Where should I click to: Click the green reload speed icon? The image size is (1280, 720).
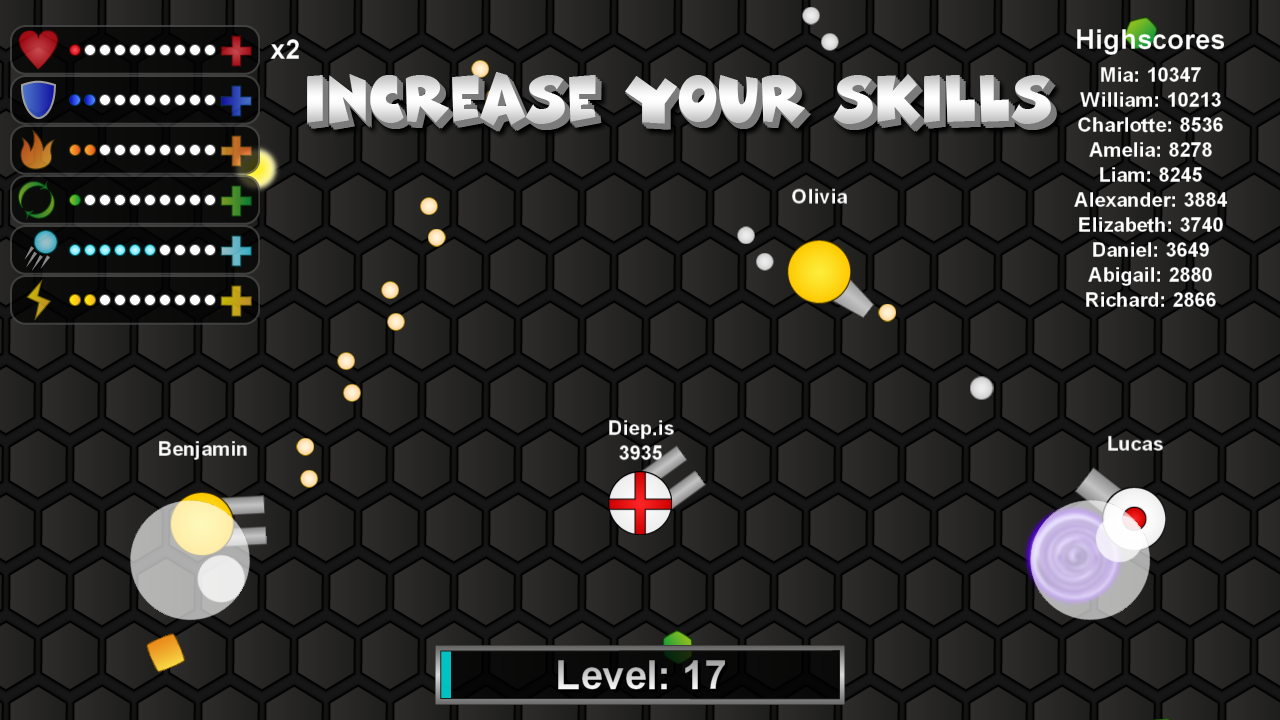(37, 200)
